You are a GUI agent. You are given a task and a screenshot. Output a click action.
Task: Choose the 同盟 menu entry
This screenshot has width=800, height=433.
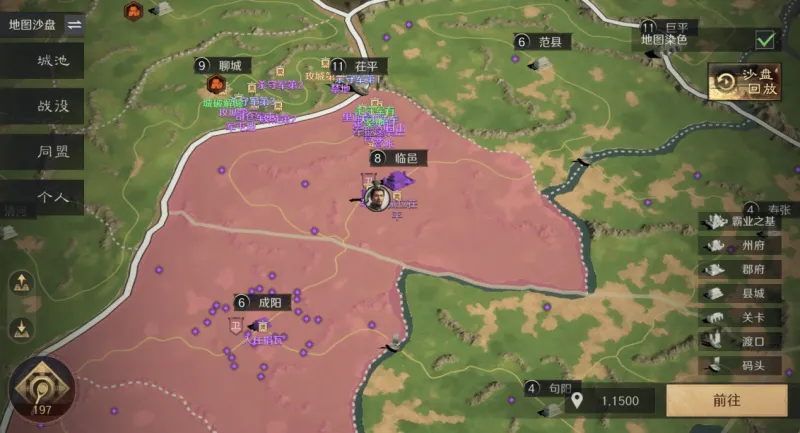pos(53,151)
